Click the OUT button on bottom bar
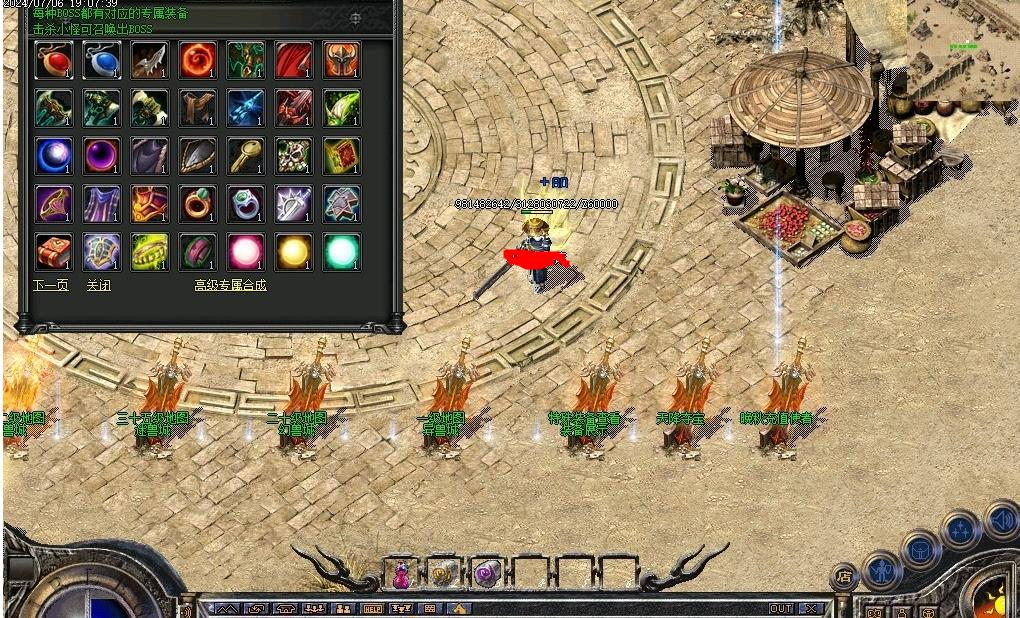The width and height of the screenshot is (1020, 618). (781, 608)
